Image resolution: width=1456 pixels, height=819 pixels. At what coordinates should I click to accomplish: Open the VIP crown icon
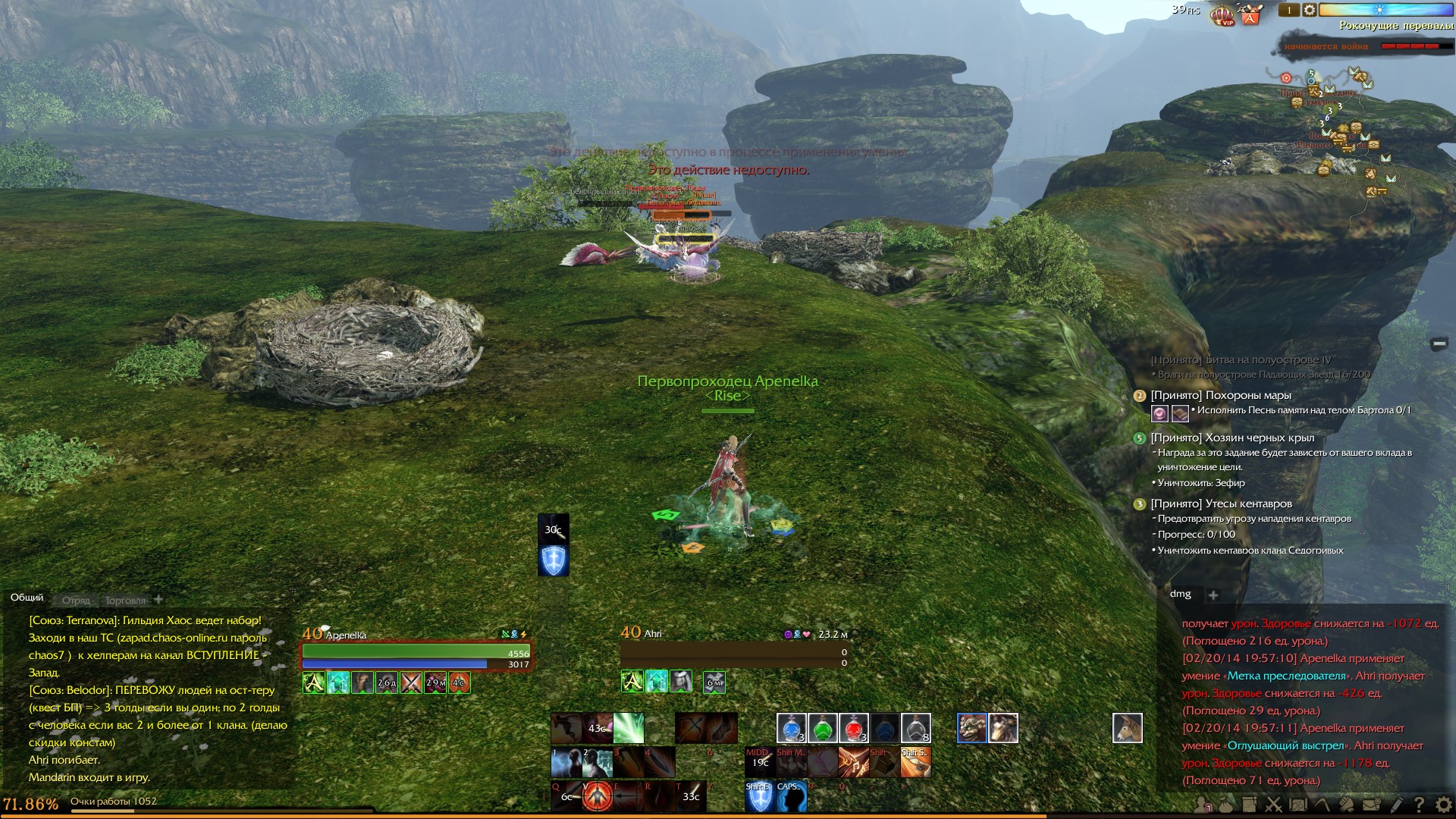pos(1222,15)
